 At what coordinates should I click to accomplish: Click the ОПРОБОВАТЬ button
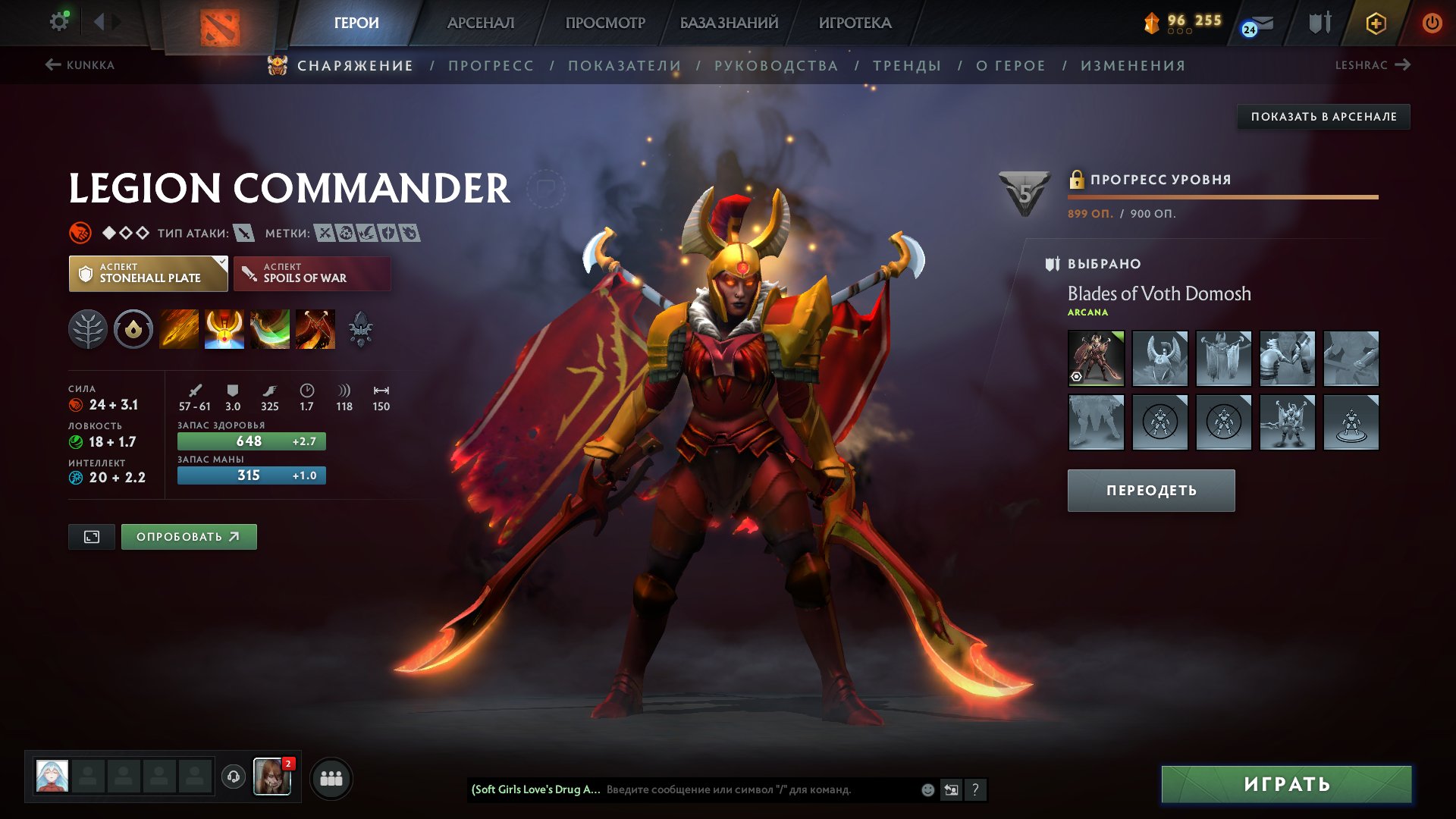coord(188,536)
